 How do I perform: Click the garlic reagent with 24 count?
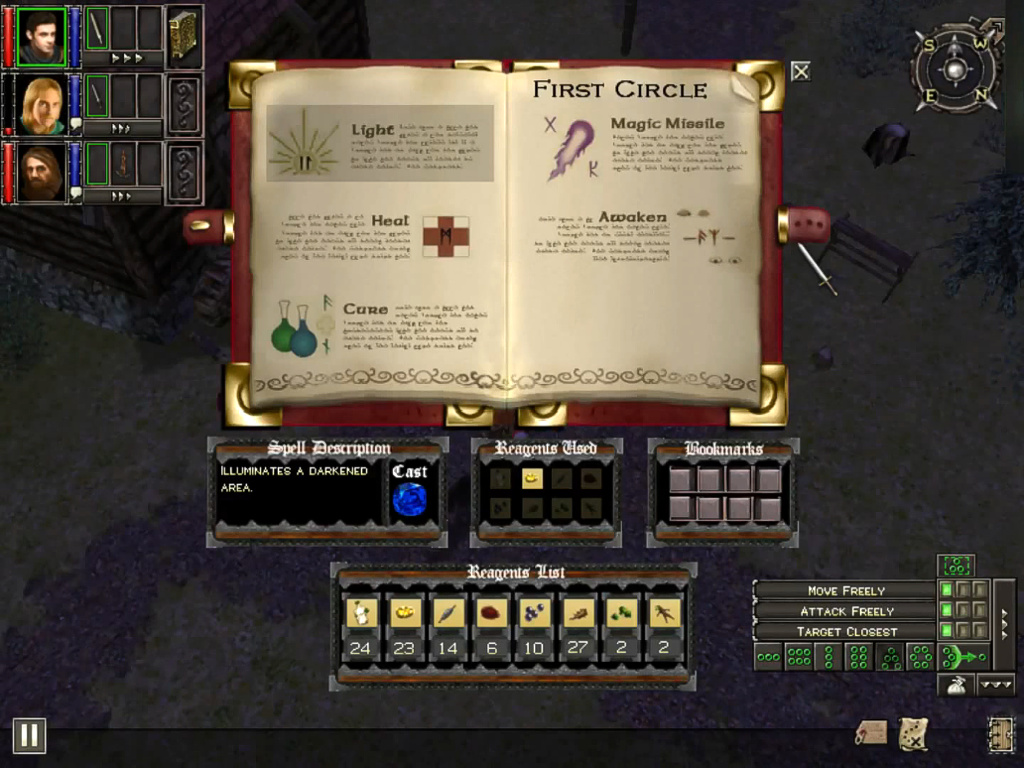(x=361, y=613)
